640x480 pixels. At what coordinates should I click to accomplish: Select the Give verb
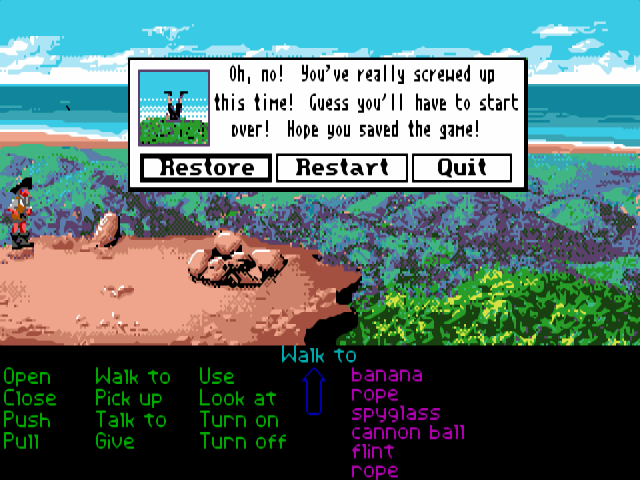115,440
